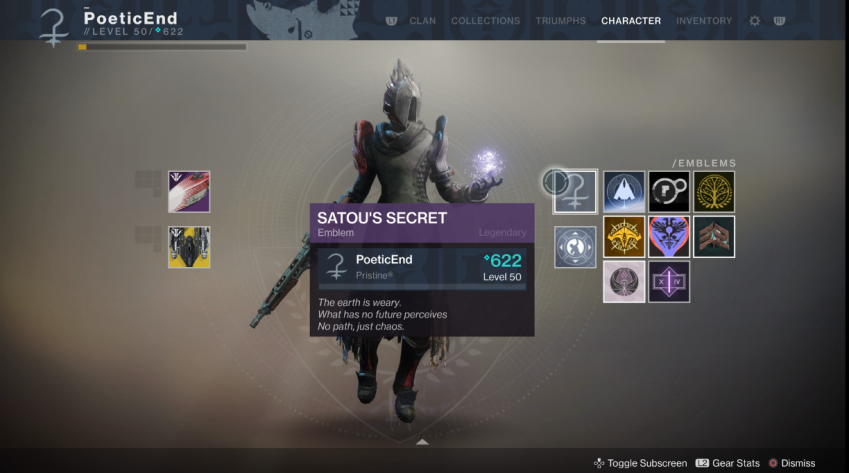
Task: Select the orange spiked crest emblem
Action: 623,236
